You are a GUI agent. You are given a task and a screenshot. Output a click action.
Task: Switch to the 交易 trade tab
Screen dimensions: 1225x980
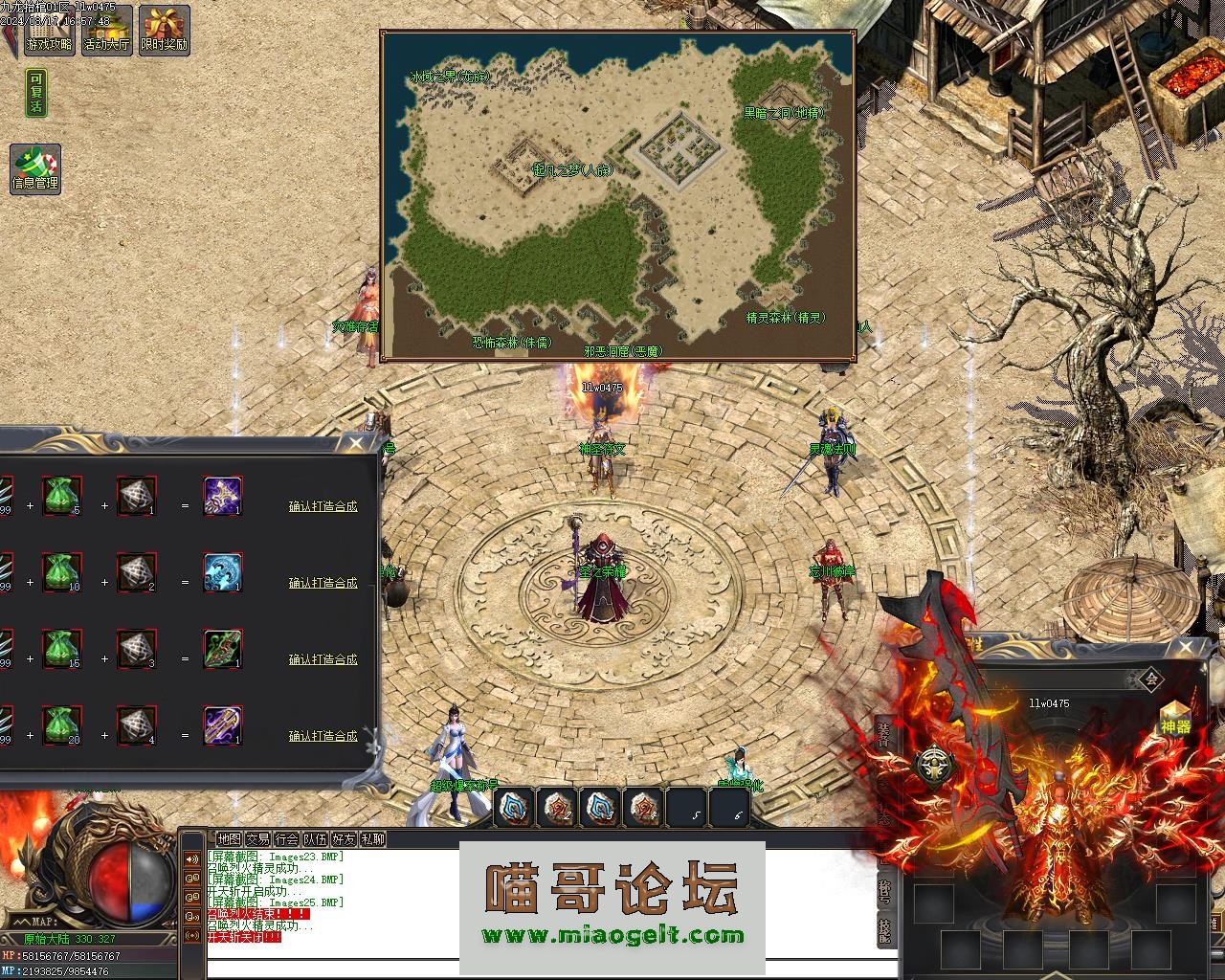click(257, 839)
